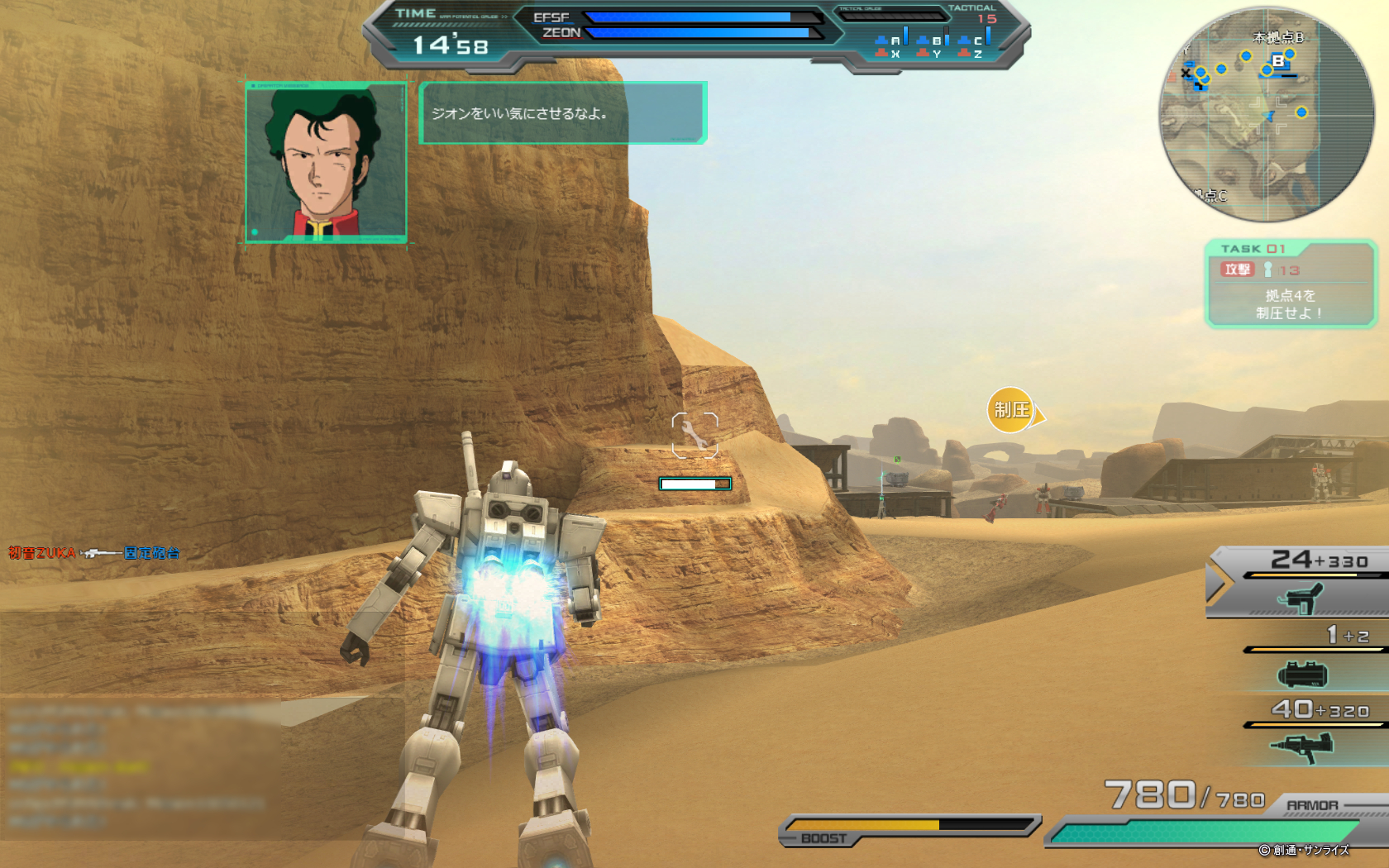
Task: Click the base B marker on minimap
Action: [1278, 61]
